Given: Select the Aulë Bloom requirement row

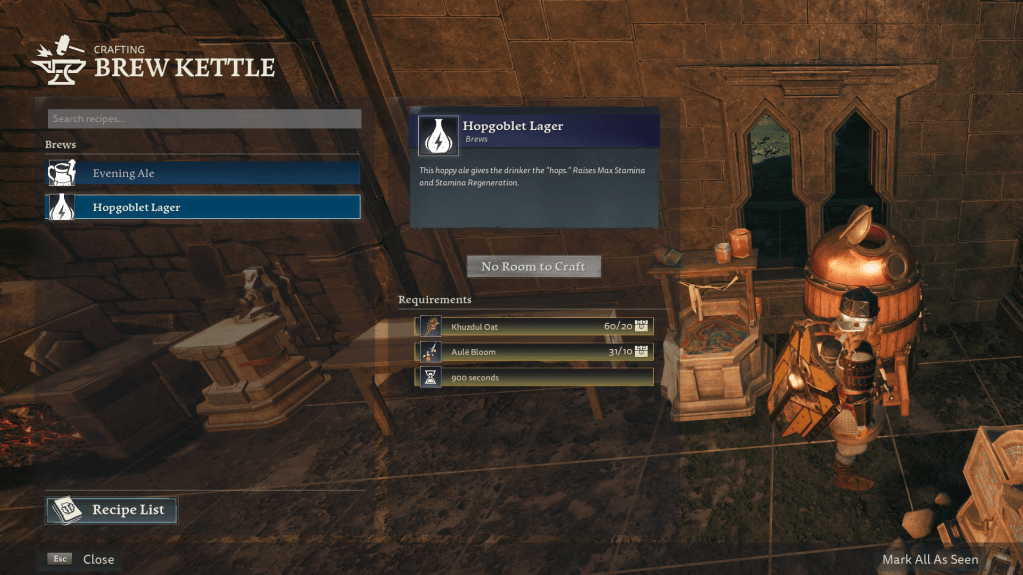Looking at the screenshot, I should tap(534, 352).
